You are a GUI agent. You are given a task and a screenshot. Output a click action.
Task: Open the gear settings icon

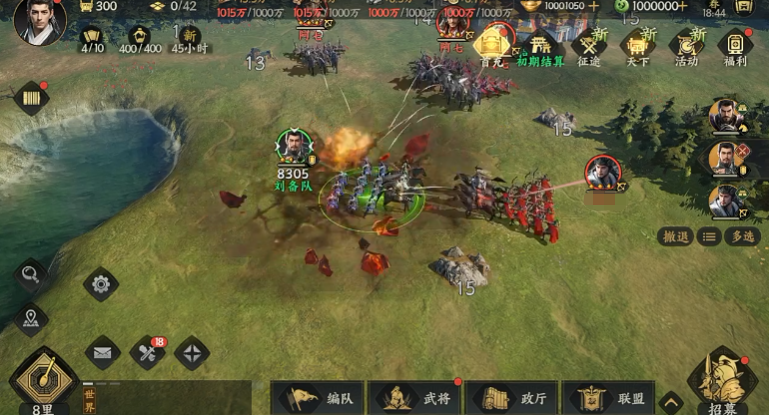(101, 284)
